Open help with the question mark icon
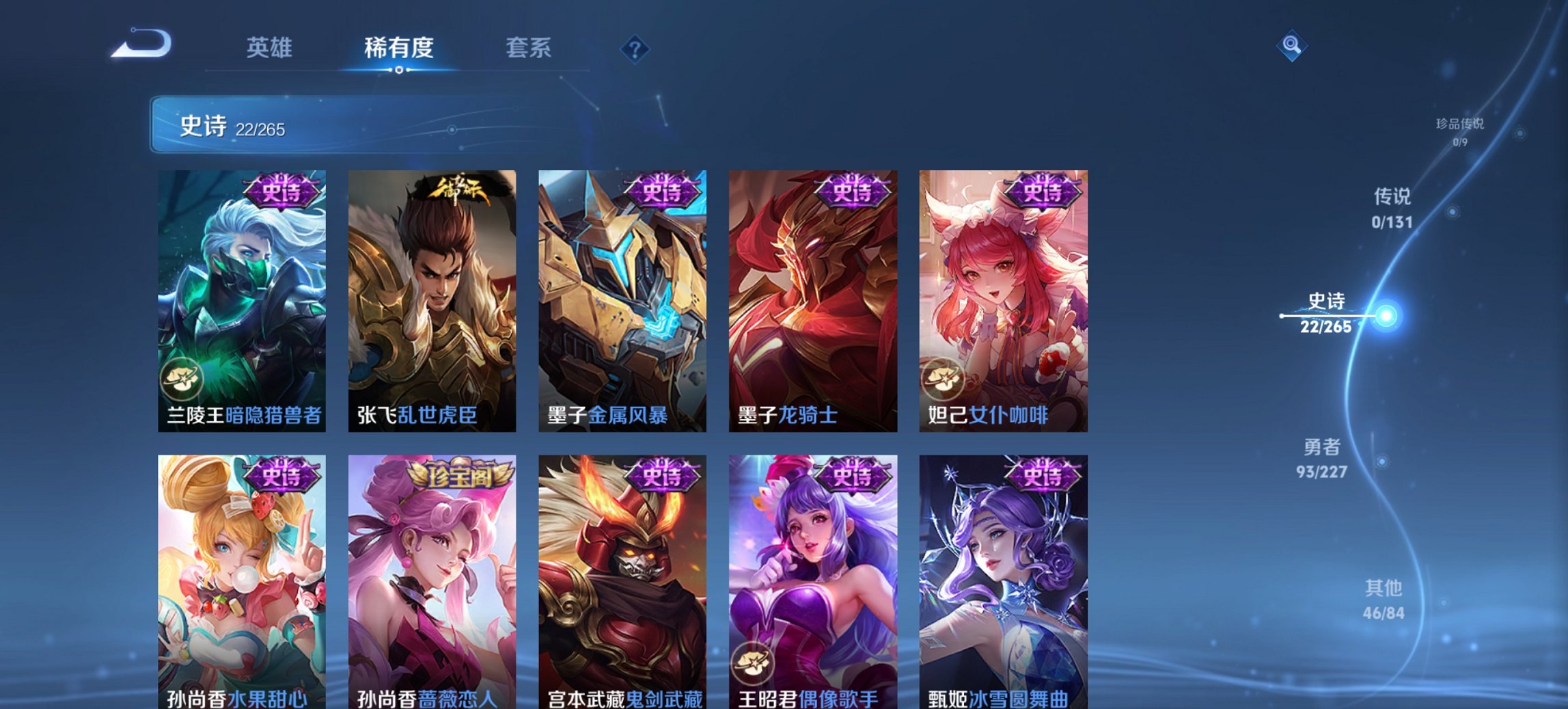 (635, 48)
